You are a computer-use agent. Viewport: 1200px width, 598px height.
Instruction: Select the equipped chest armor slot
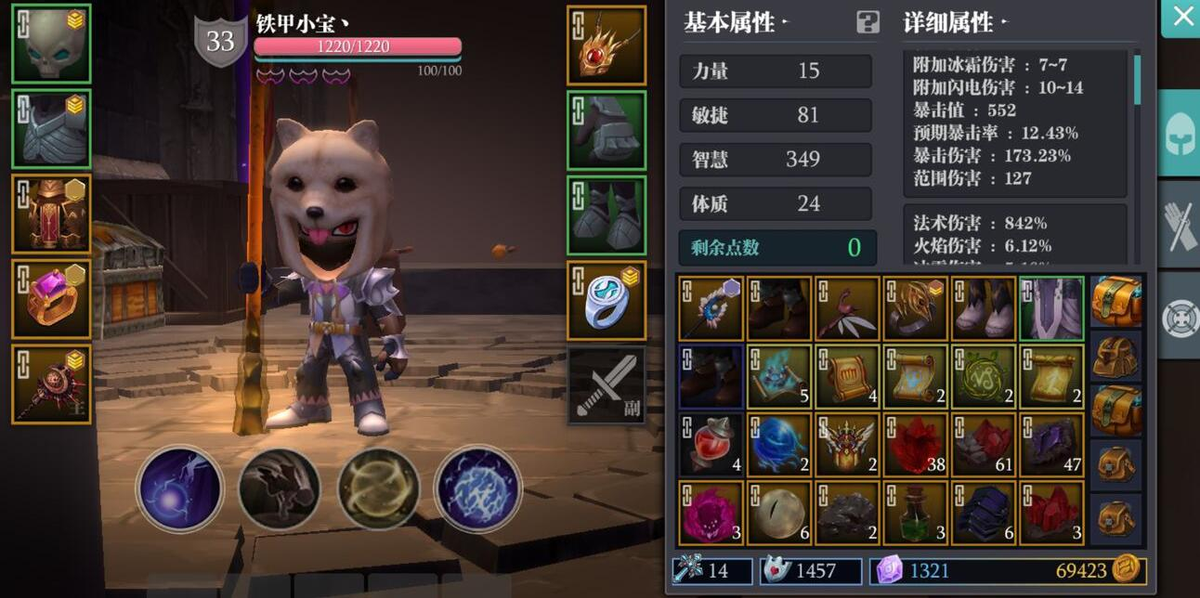(52, 130)
